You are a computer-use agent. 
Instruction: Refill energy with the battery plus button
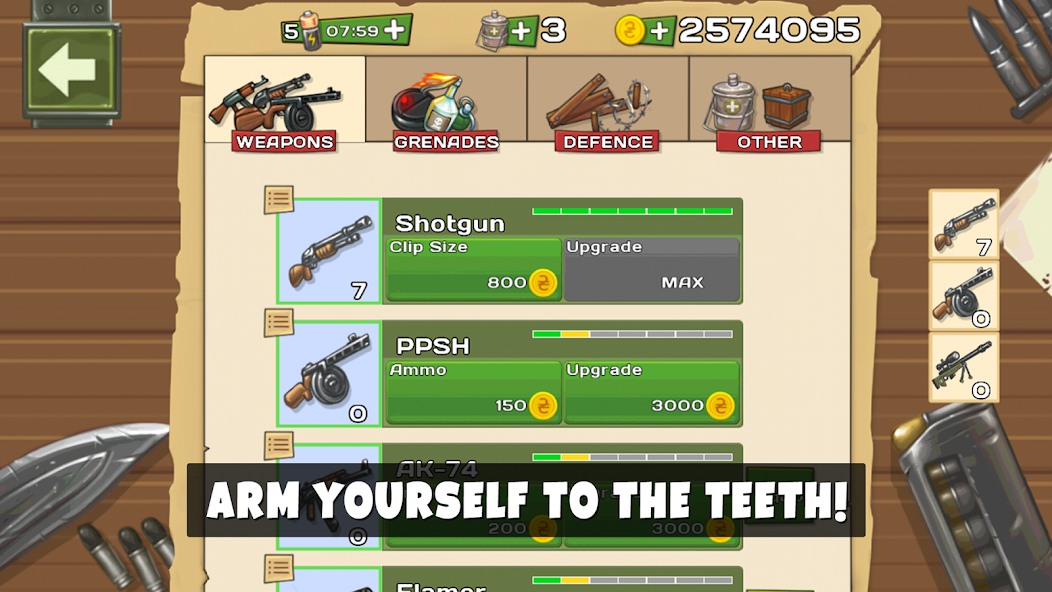tap(395, 30)
